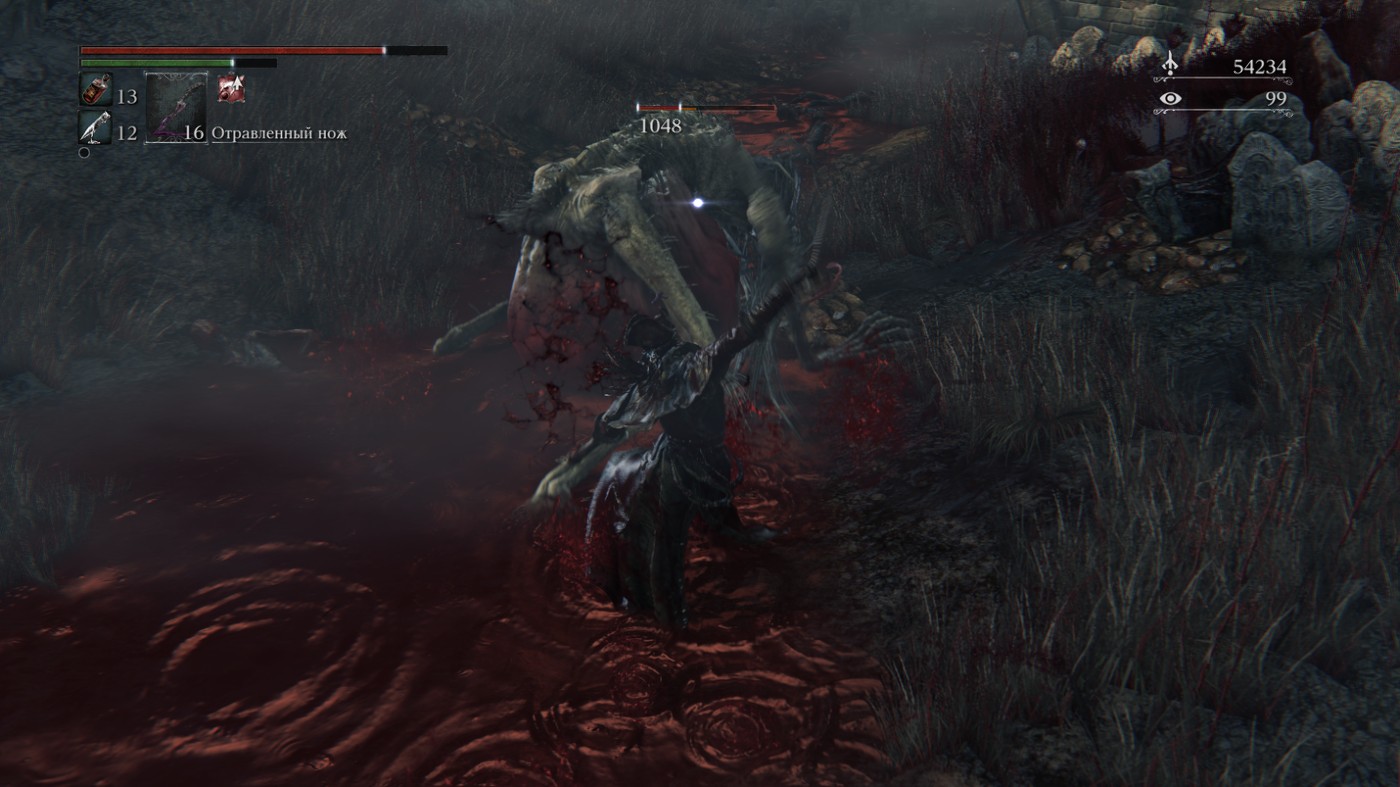1400x787 pixels.
Task: Select the Blood Vial icon
Action: (x=96, y=91)
